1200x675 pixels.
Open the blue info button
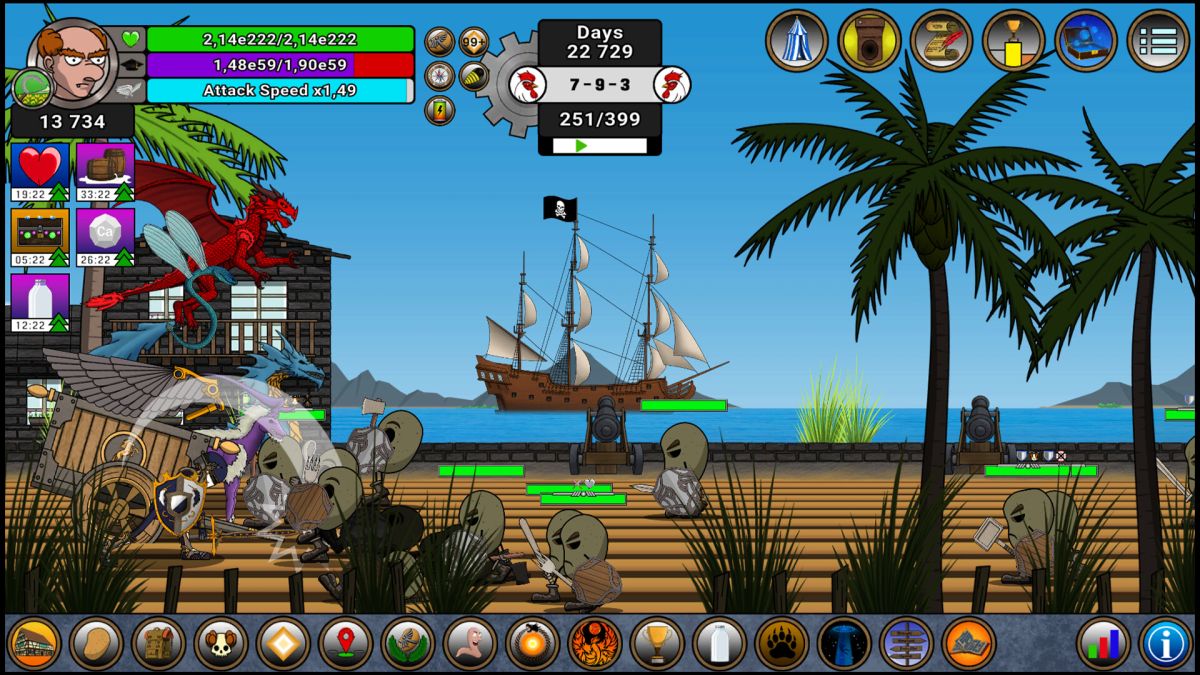click(1166, 643)
